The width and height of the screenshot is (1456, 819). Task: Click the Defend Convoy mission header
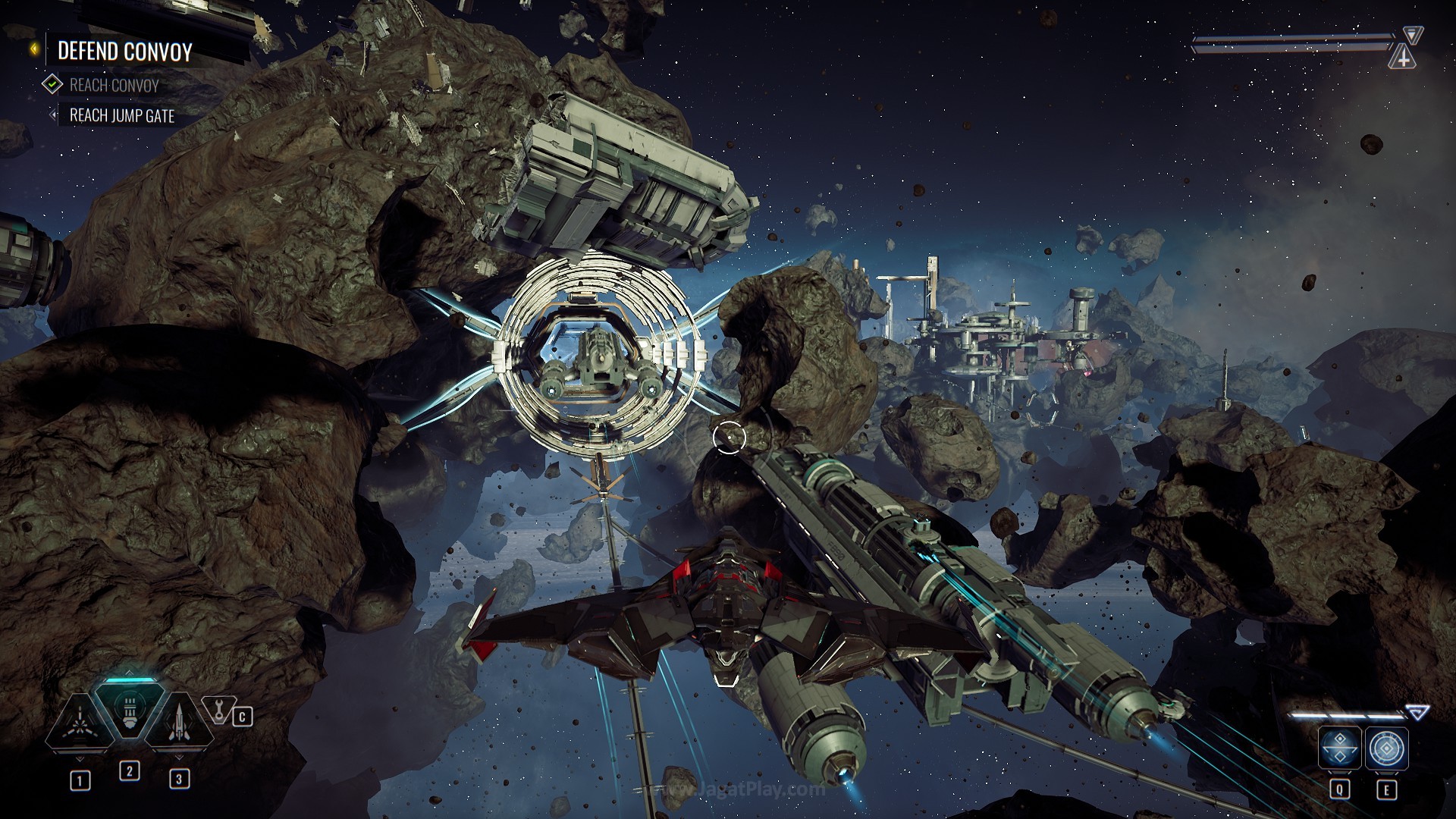click(x=125, y=52)
